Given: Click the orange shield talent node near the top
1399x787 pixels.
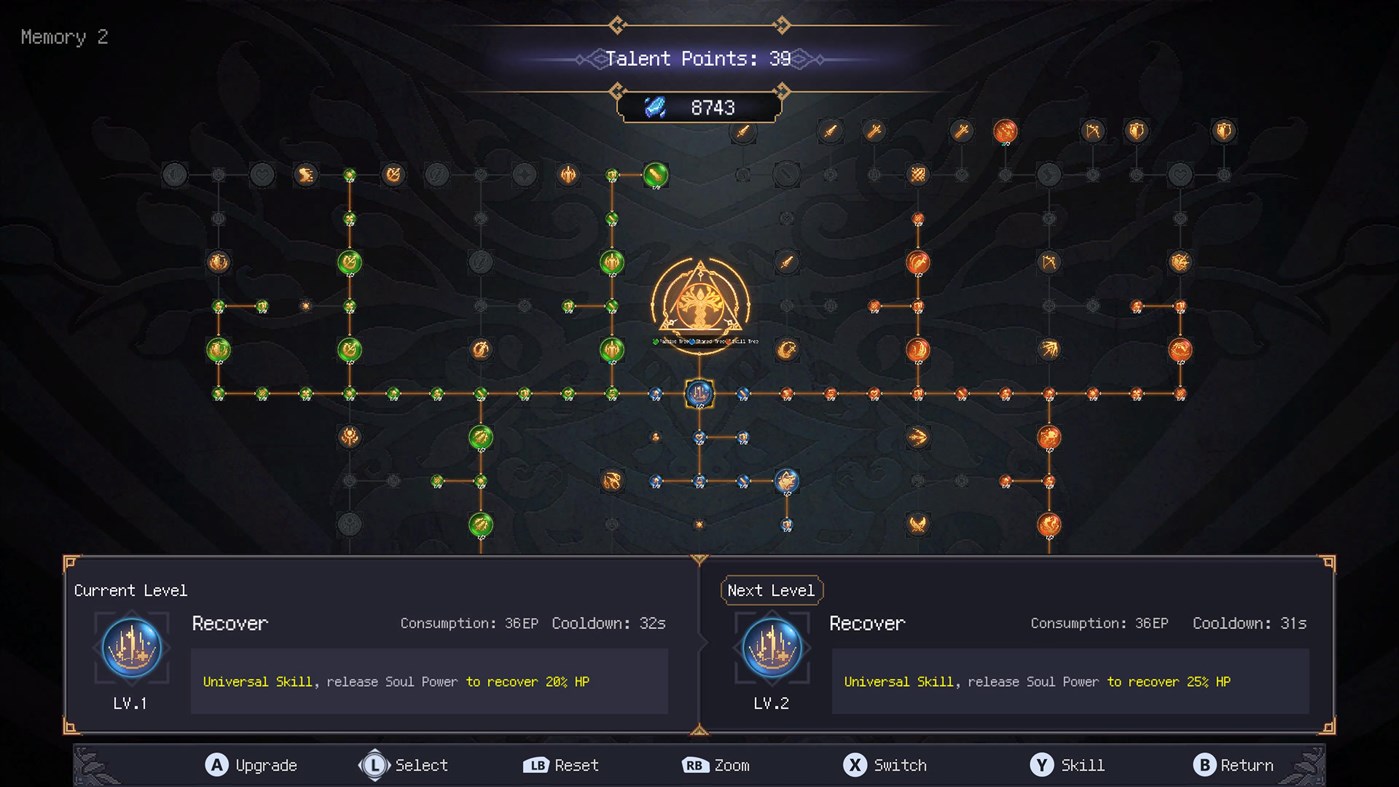Looking at the screenshot, I should [1136, 129].
